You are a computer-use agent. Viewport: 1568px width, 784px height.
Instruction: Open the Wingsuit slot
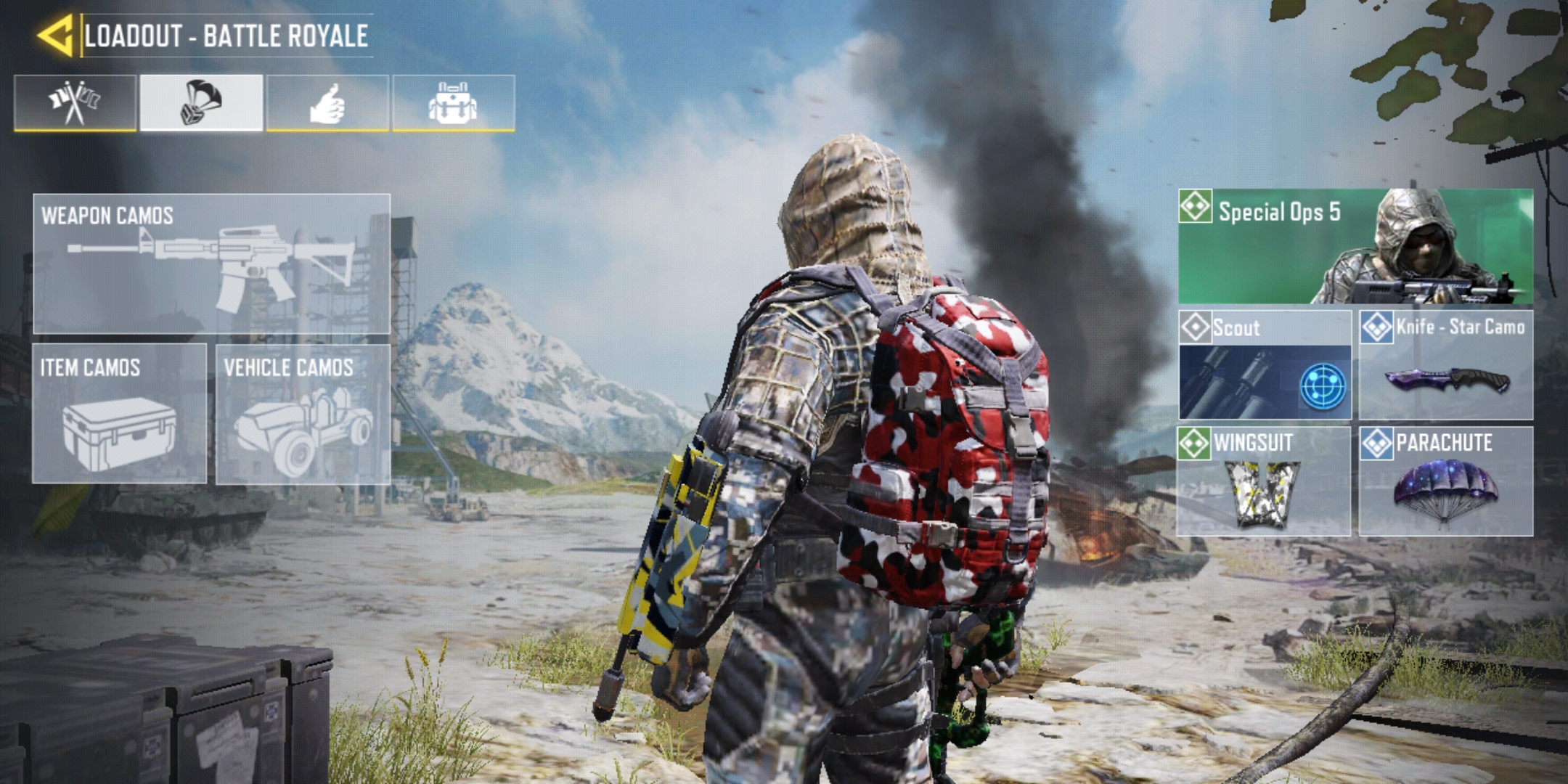click(1264, 481)
